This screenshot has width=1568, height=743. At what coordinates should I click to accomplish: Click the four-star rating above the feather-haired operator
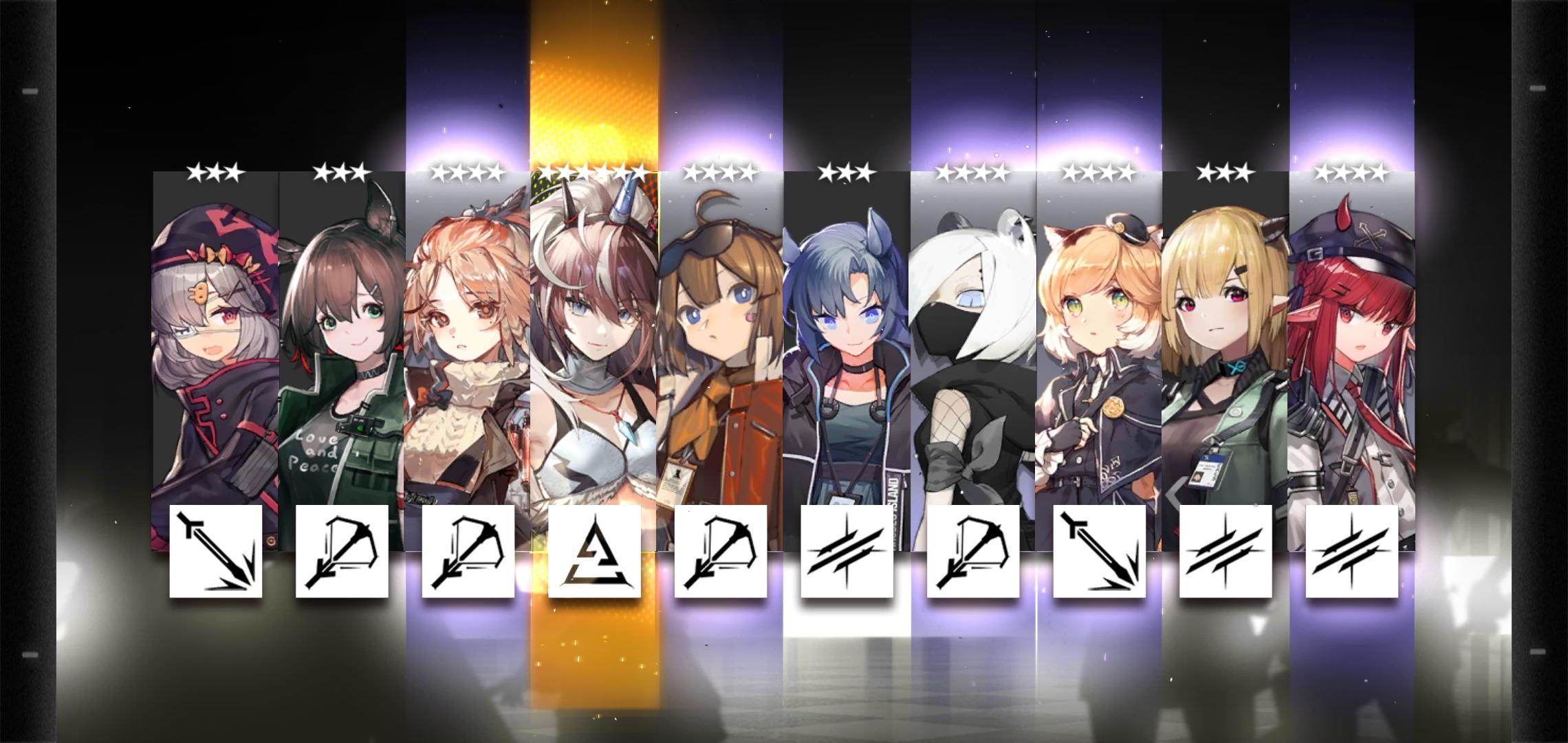[x=467, y=173]
